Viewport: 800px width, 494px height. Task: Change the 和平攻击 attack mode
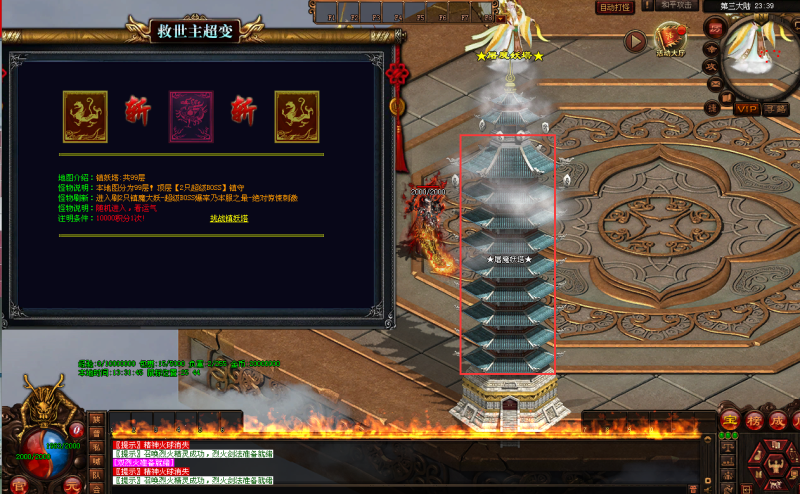coord(675,6)
